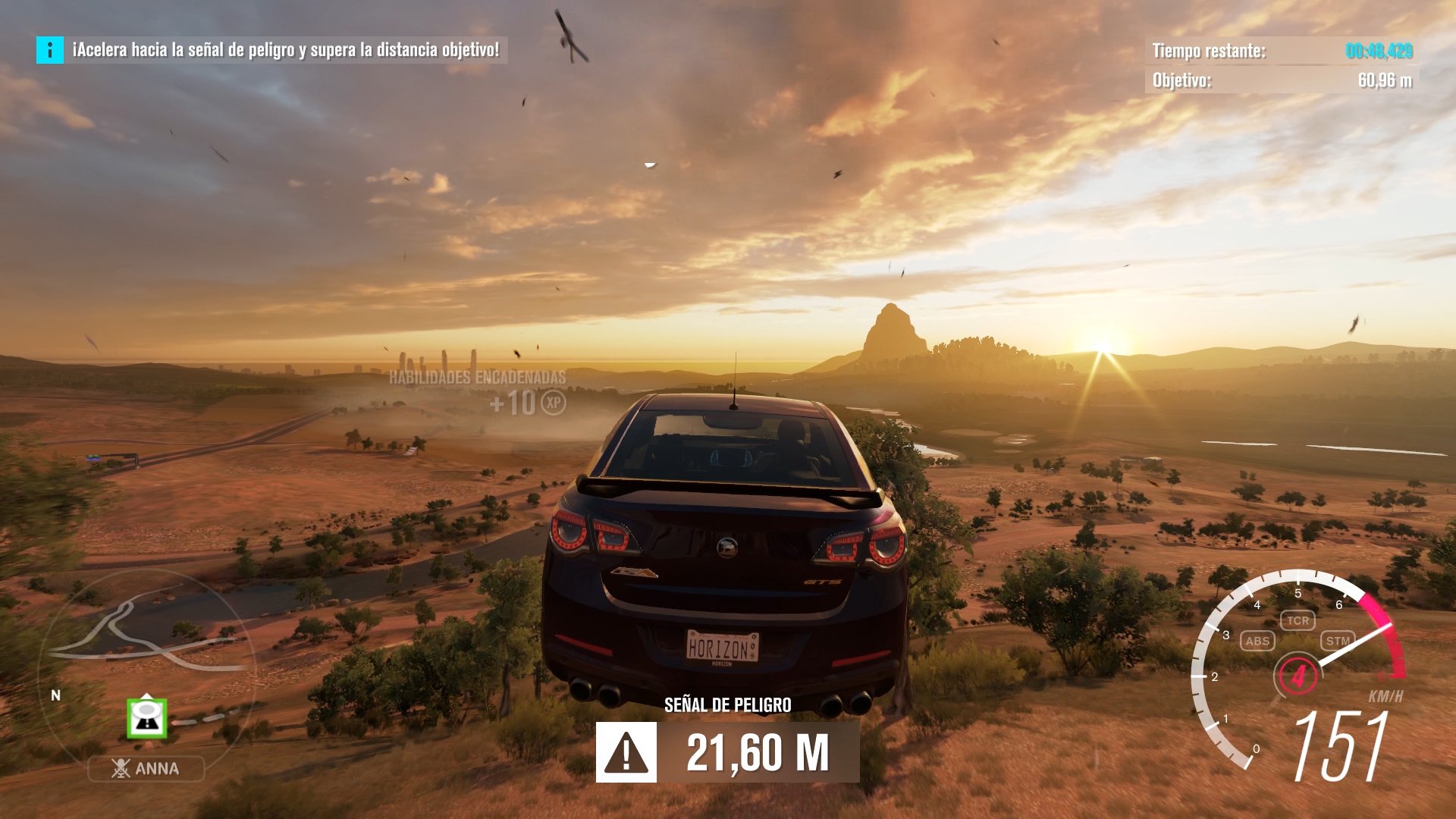1456x819 pixels.
Task: Click the 21,60 M distance readout
Action: [x=758, y=752]
